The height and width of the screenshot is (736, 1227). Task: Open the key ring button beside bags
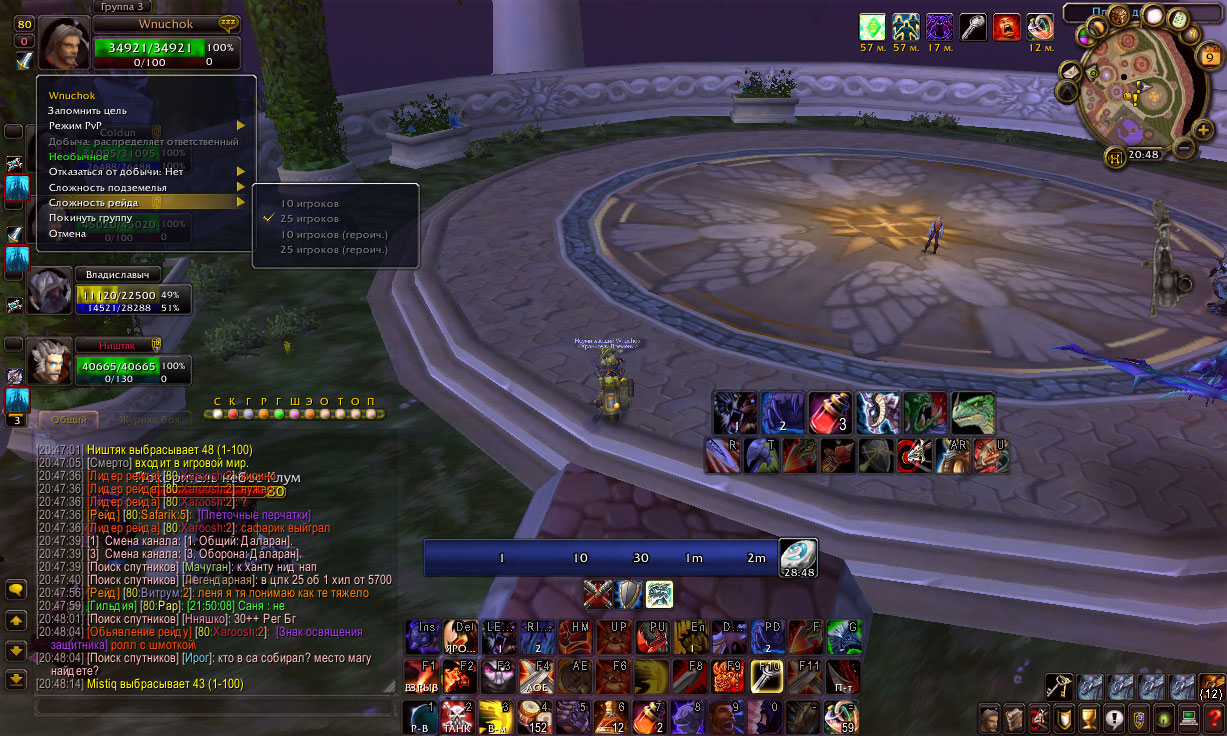pos(1060,686)
